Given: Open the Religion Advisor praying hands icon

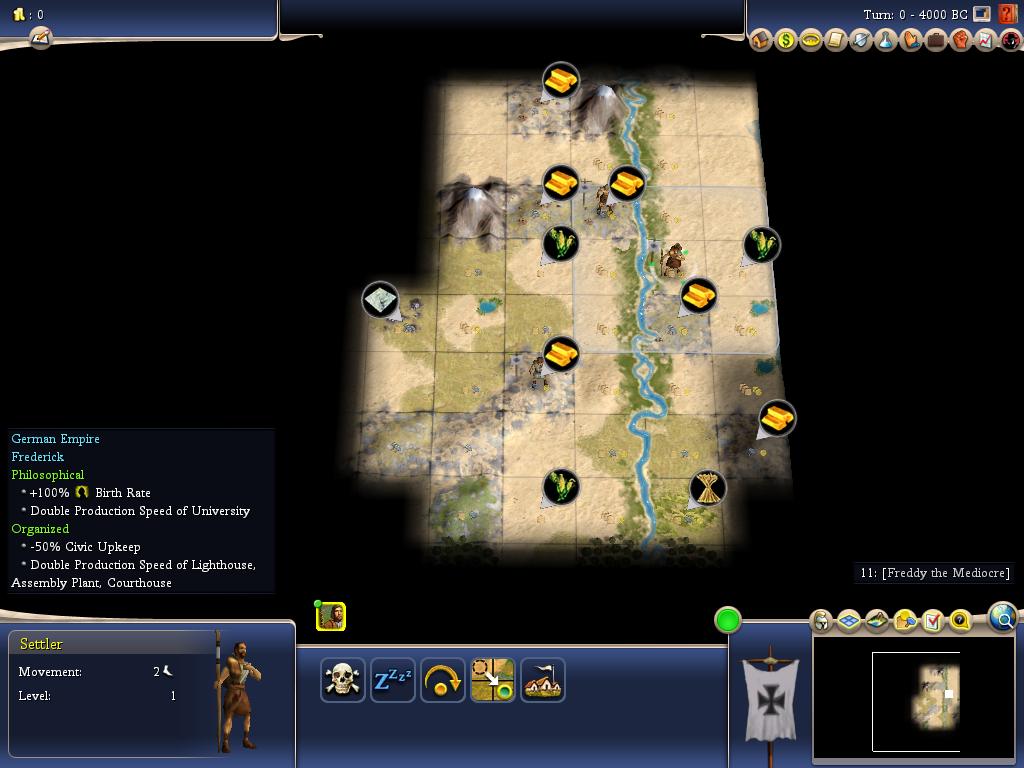Looking at the screenshot, I should [x=911, y=41].
